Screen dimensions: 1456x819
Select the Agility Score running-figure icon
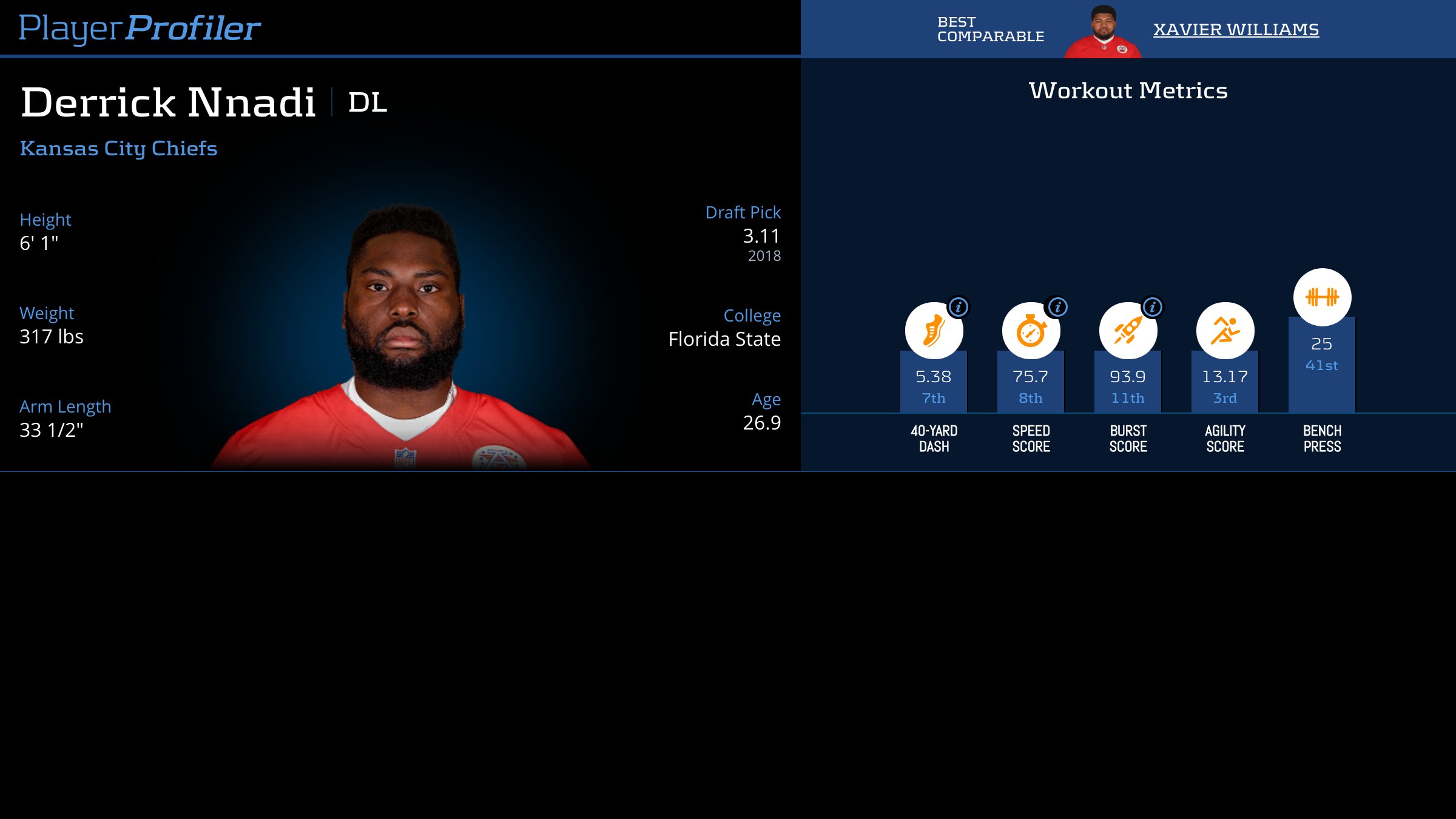(x=1225, y=331)
